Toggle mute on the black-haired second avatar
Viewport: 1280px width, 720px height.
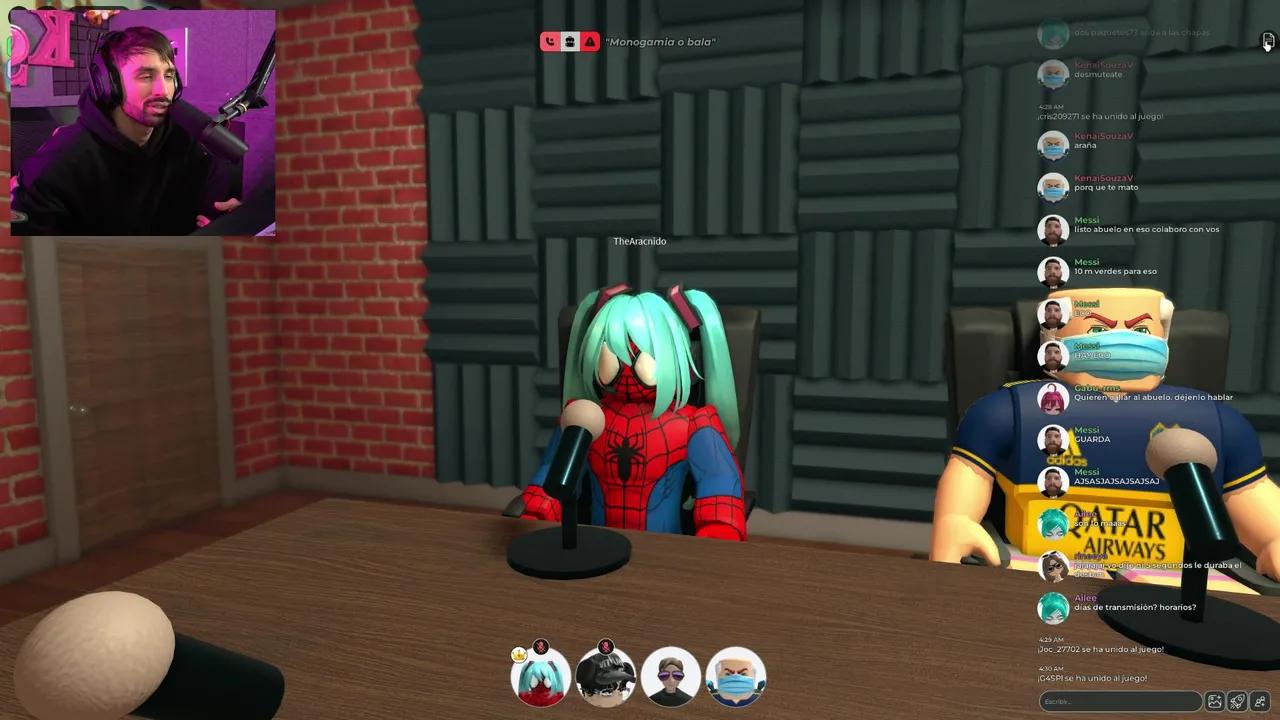607,646
